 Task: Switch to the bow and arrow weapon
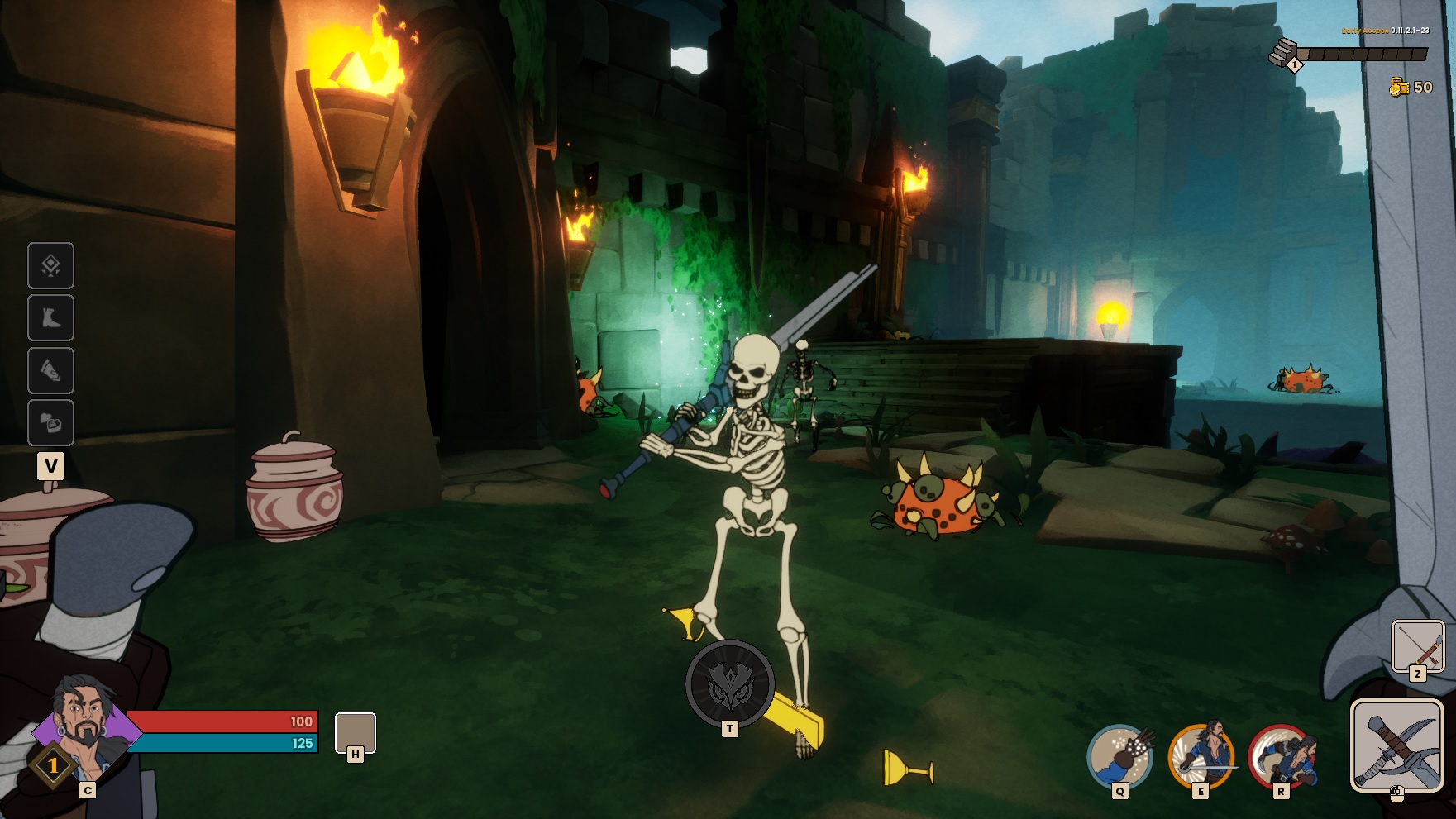[1417, 646]
